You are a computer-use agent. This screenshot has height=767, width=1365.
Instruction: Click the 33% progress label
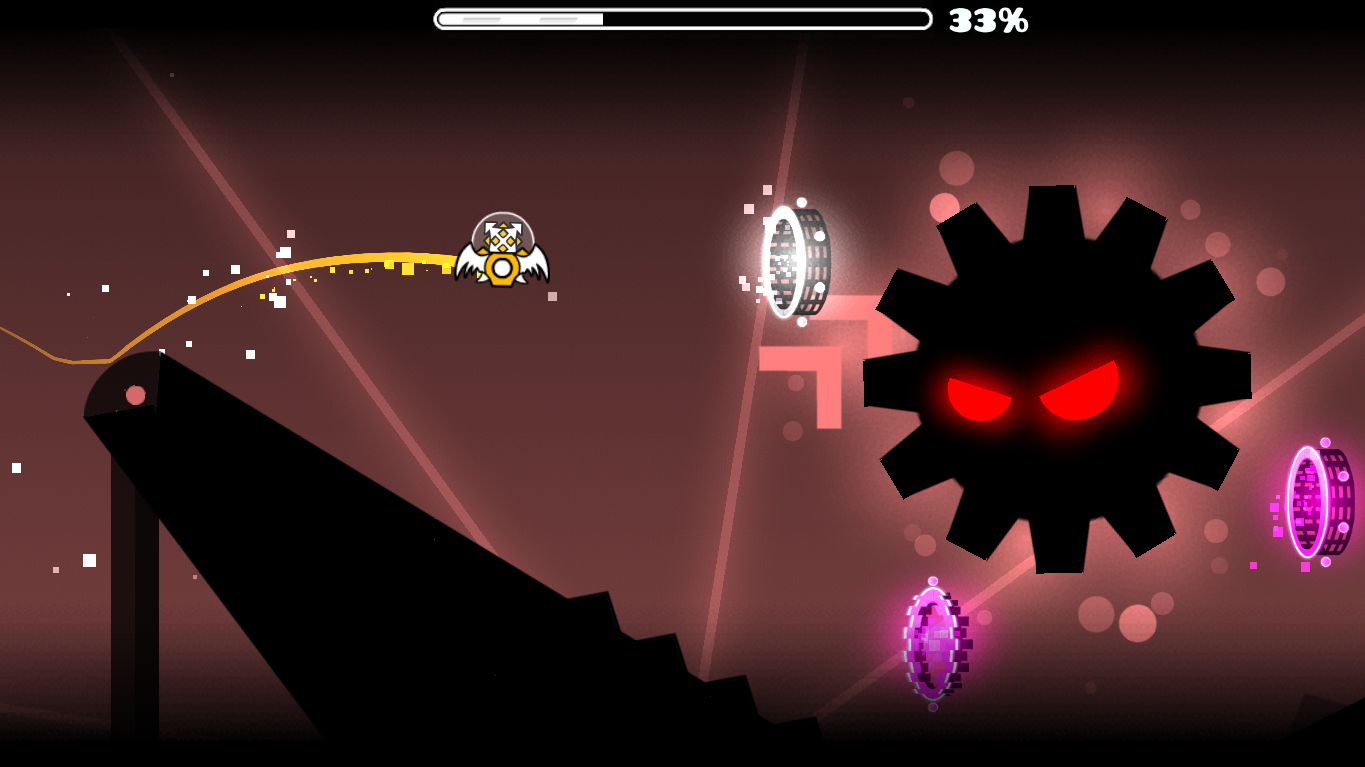click(x=988, y=18)
